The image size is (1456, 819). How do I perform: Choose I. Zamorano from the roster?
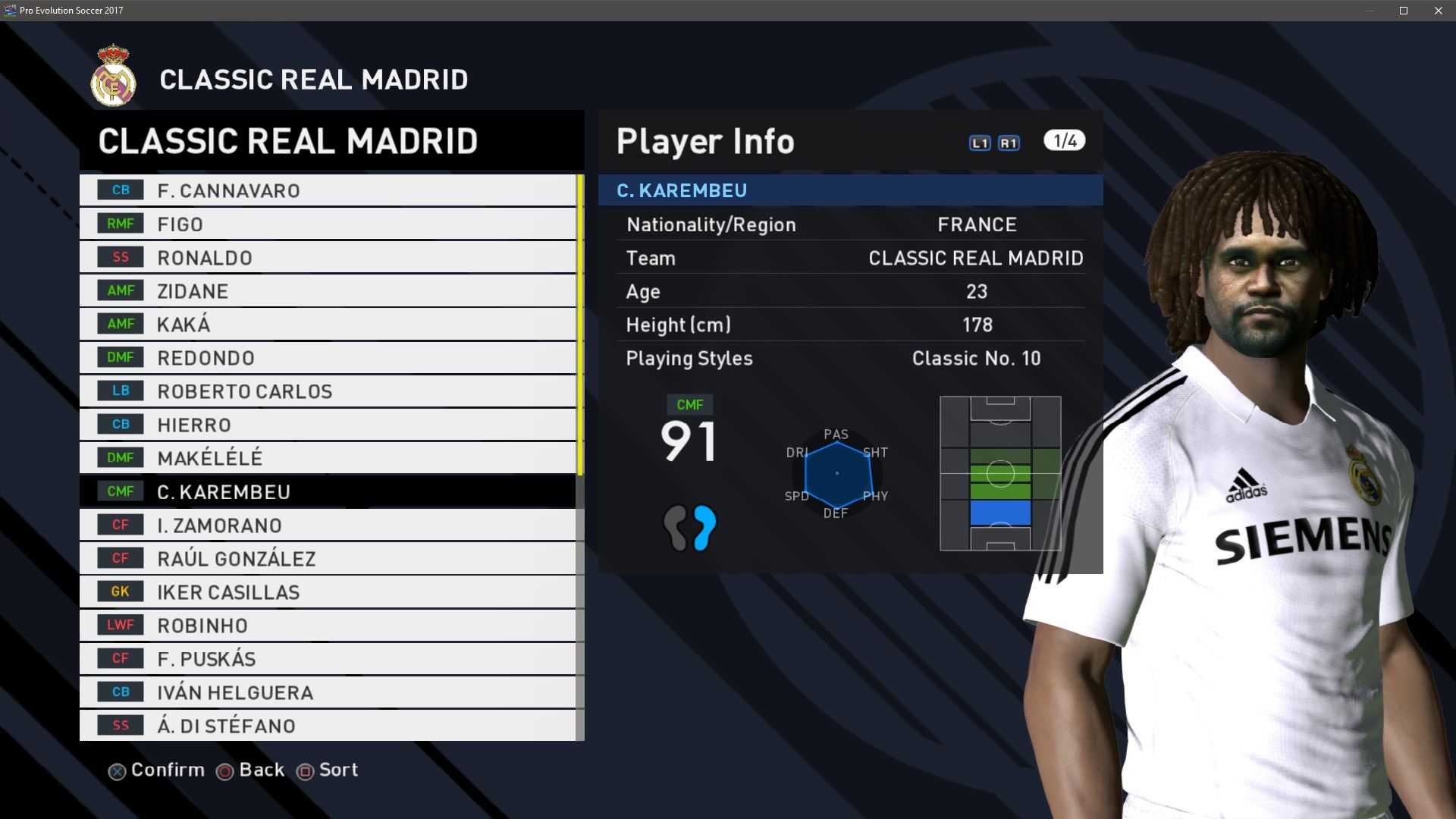tap(327, 525)
